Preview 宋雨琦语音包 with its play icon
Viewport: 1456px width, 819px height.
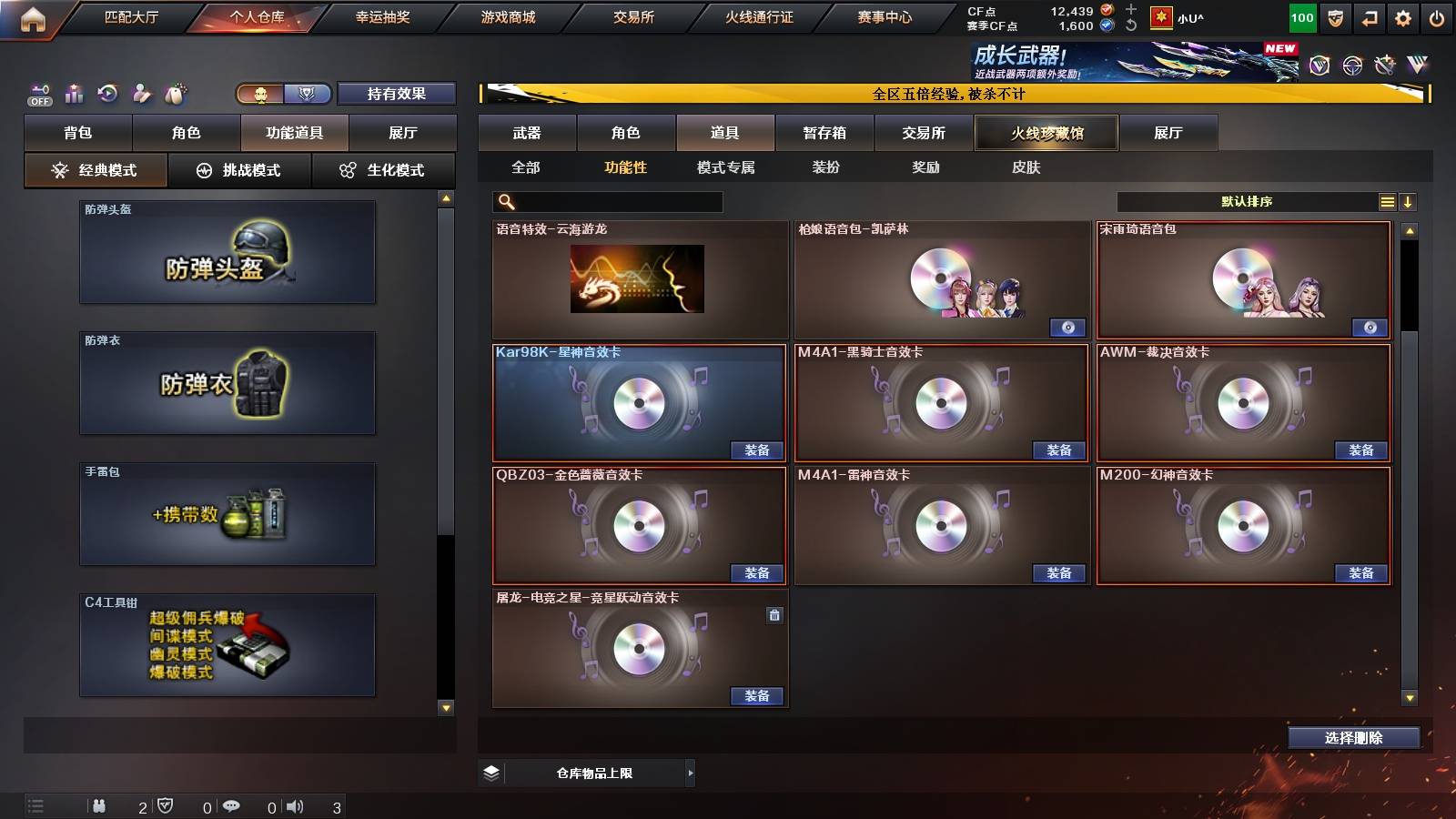1370,328
